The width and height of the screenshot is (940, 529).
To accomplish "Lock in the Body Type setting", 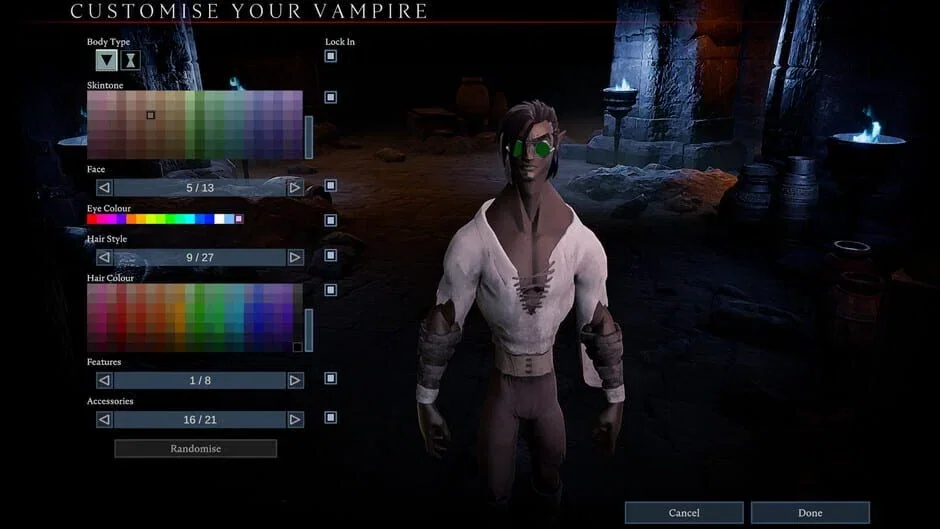I will [x=331, y=57].
